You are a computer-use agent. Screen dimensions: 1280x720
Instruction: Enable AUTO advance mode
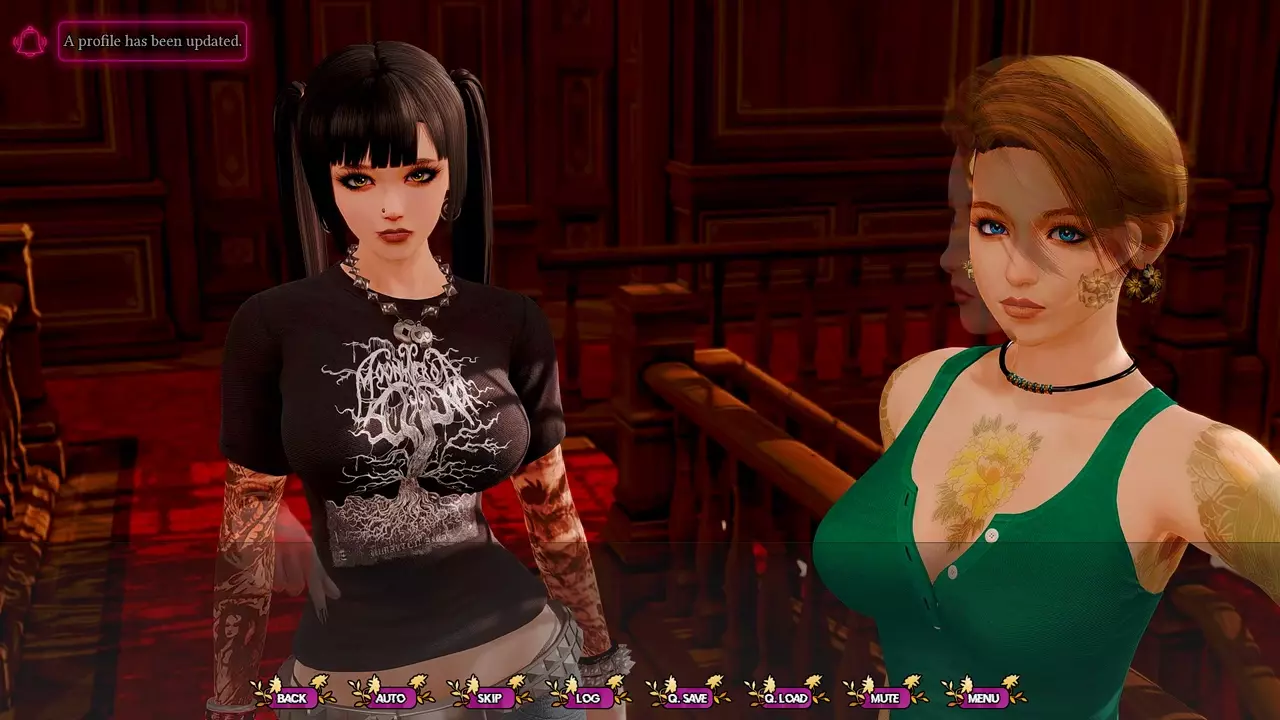pos(390,697)
